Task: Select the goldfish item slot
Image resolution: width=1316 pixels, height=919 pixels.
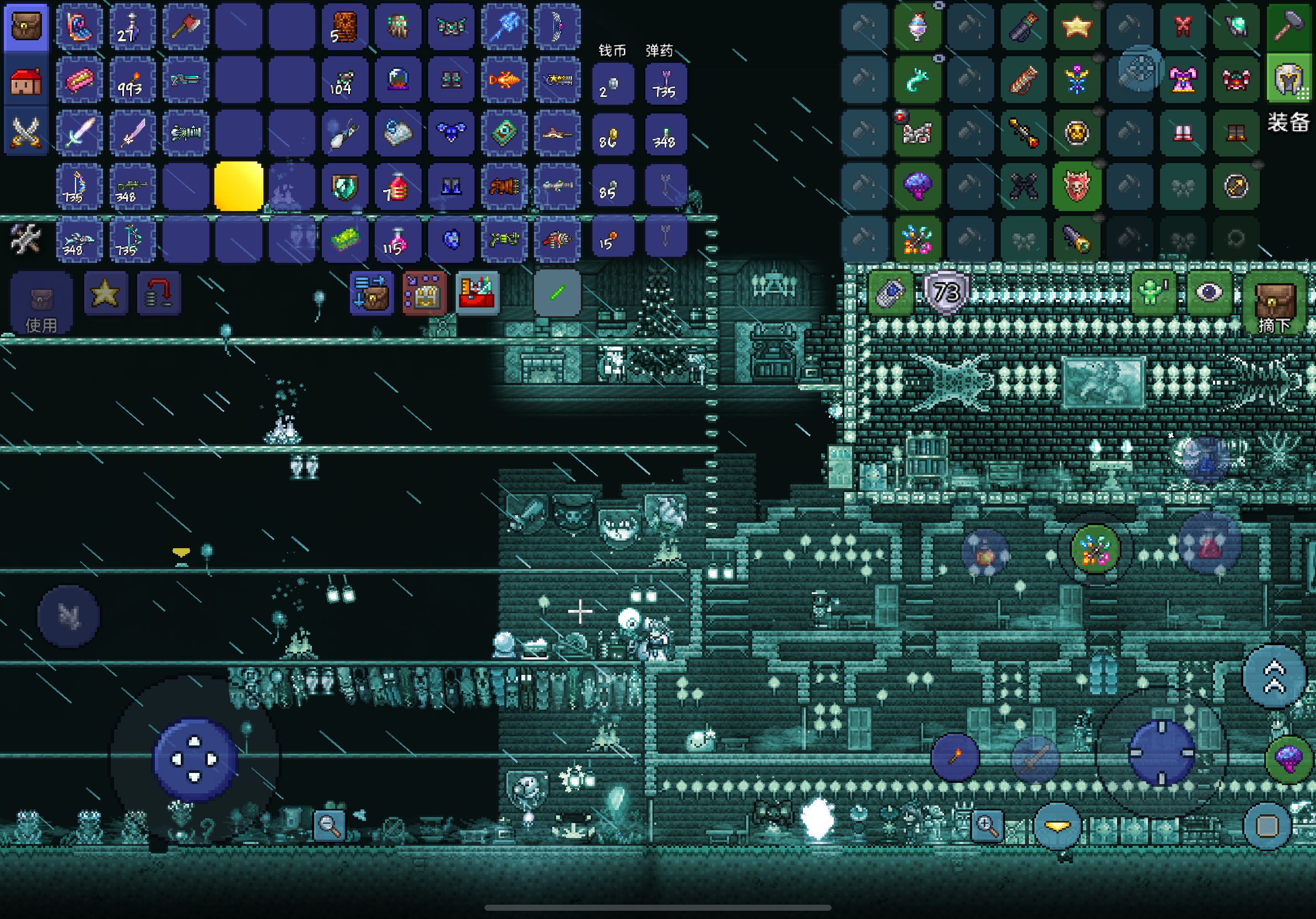Action: (x=504, y=80)
